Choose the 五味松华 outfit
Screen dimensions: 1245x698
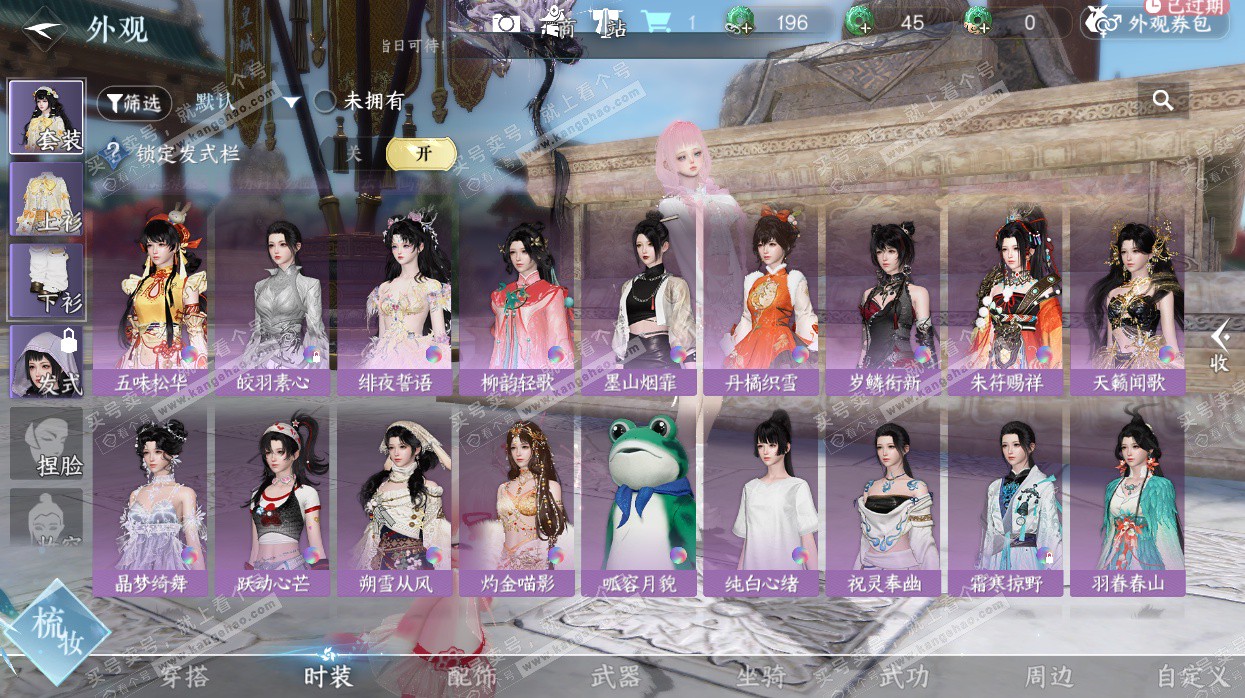pos(150,300)
